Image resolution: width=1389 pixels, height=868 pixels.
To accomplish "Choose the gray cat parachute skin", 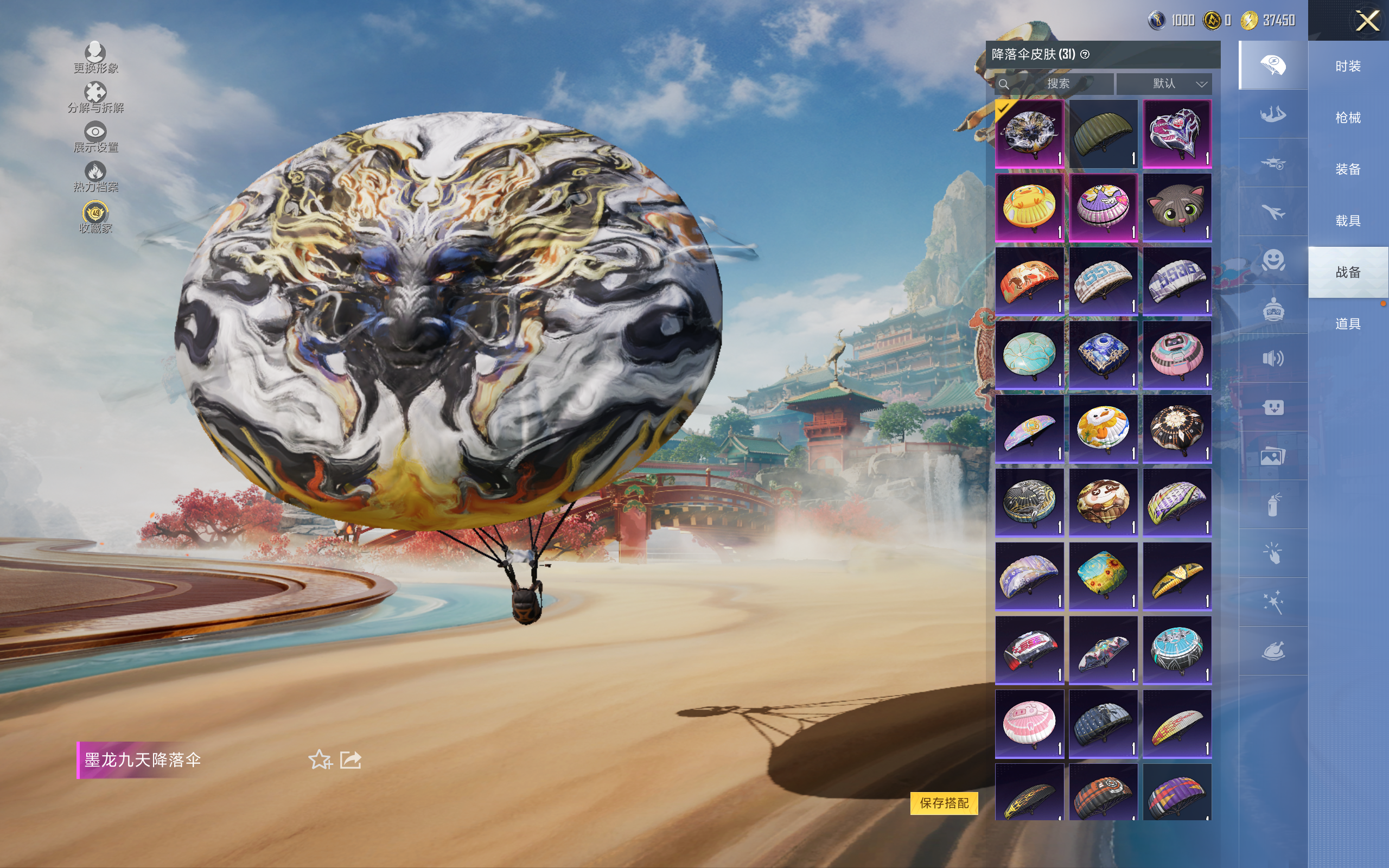I will [1177, 207].
